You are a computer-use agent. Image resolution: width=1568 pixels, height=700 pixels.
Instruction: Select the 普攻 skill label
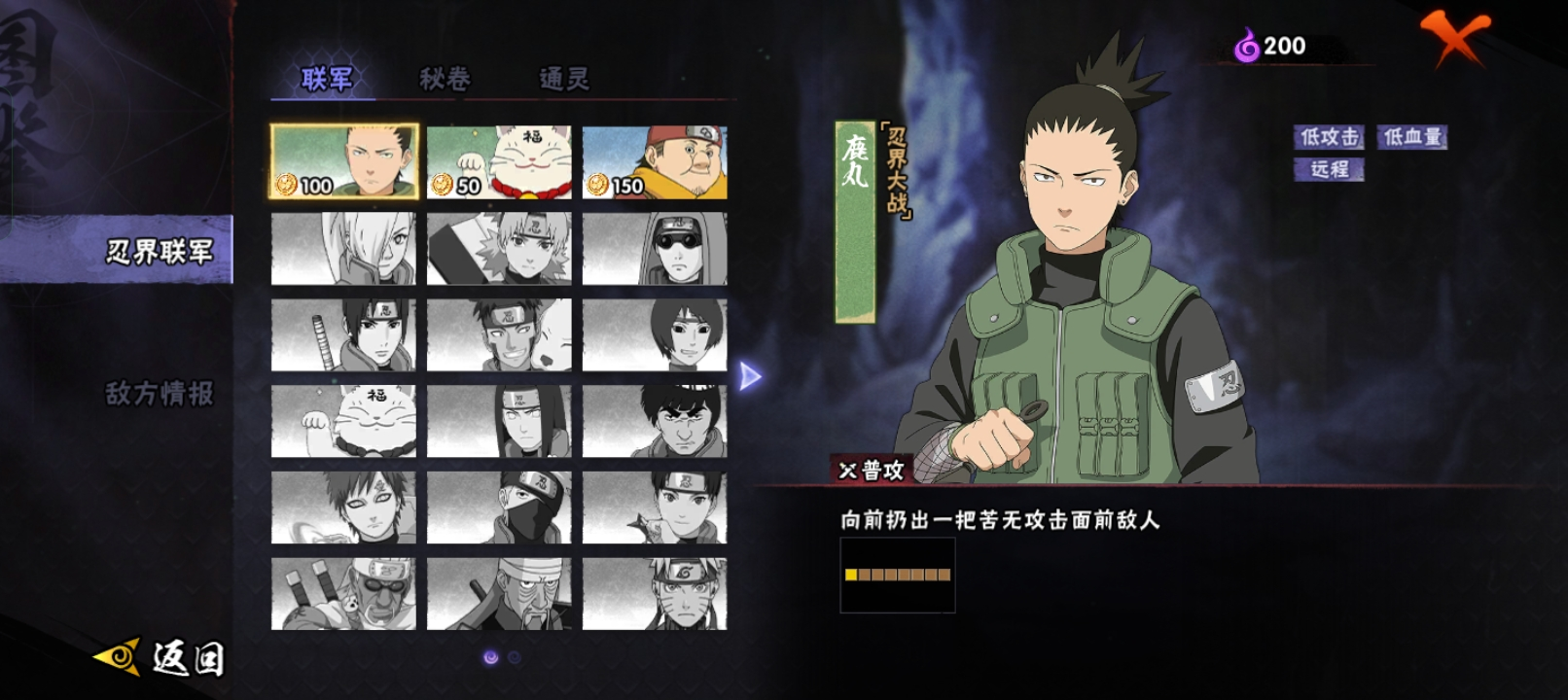pyautogui.click(x=873, y=471)
